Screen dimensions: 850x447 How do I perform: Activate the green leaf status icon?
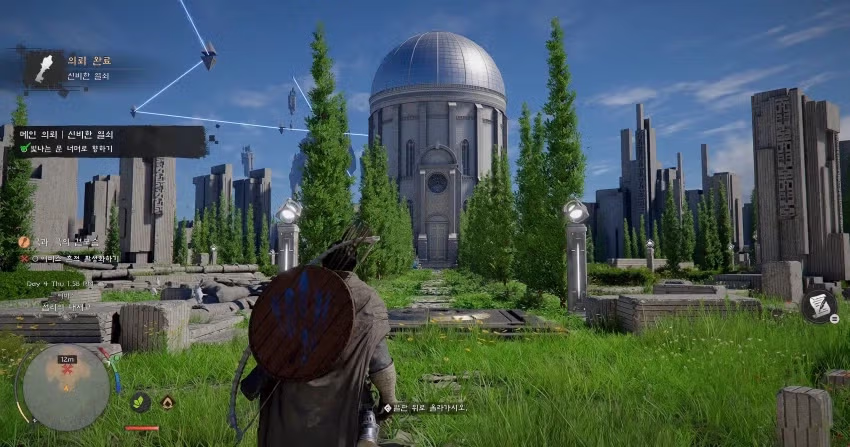pos(141,402)
